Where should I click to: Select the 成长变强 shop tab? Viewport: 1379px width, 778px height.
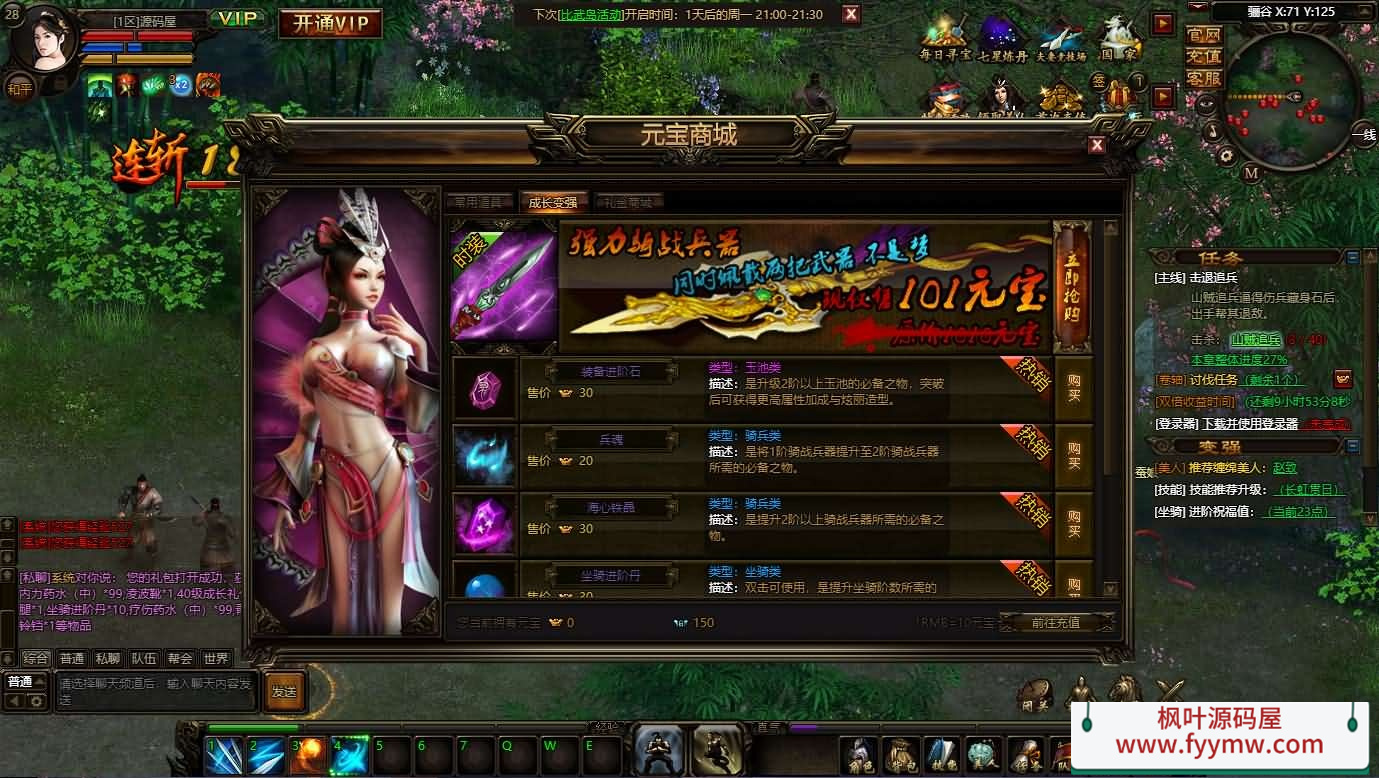(x=553, y=202)
